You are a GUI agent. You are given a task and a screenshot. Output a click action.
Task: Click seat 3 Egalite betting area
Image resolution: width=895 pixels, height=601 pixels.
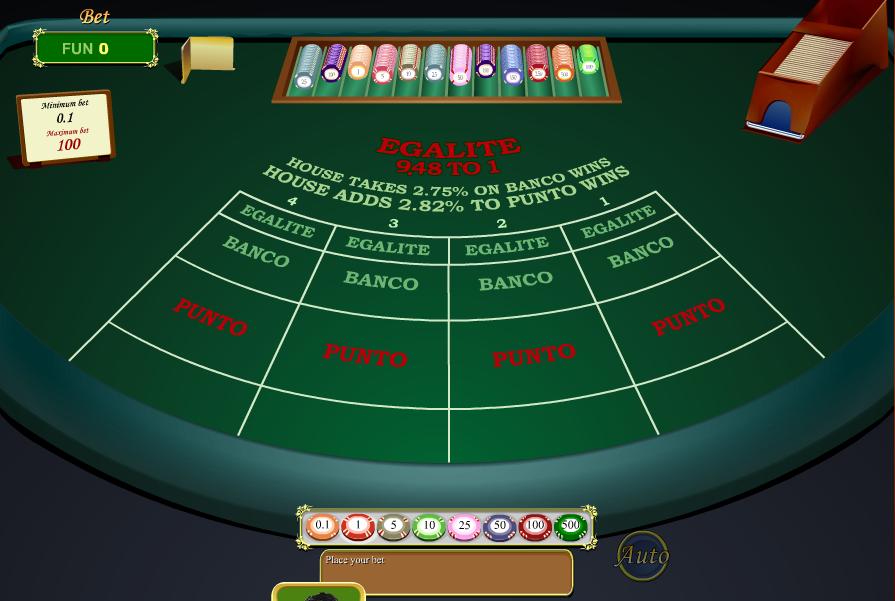tap(388, 246)
